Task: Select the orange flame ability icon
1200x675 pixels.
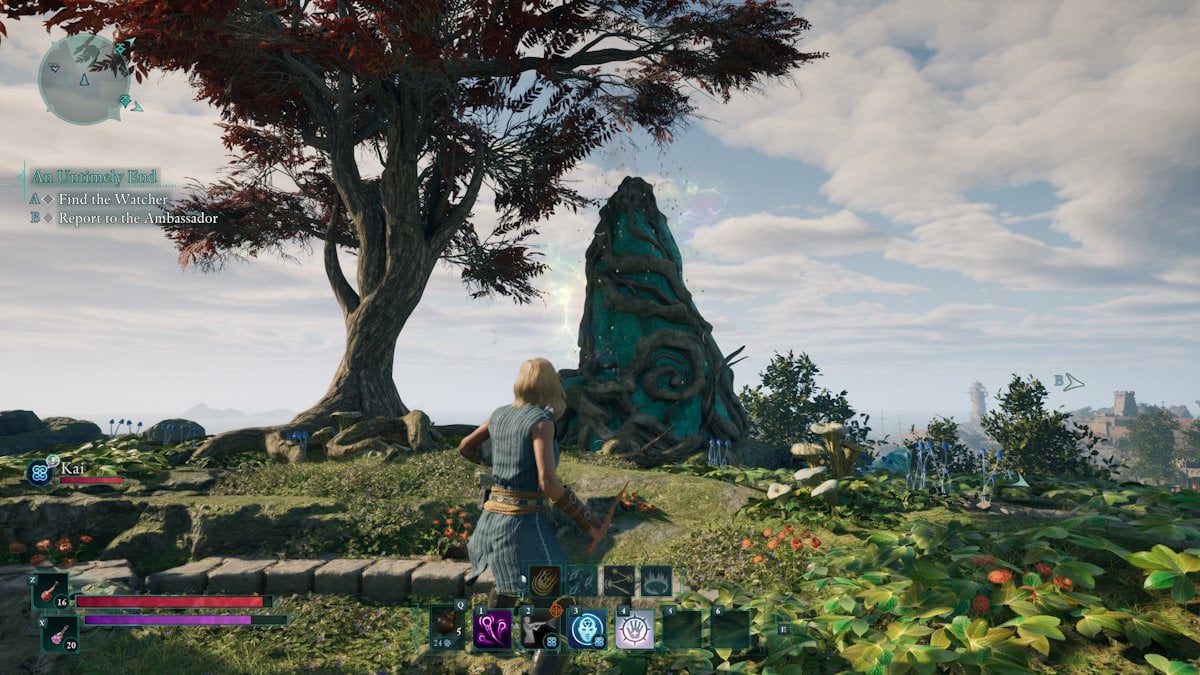Action: 545,581
